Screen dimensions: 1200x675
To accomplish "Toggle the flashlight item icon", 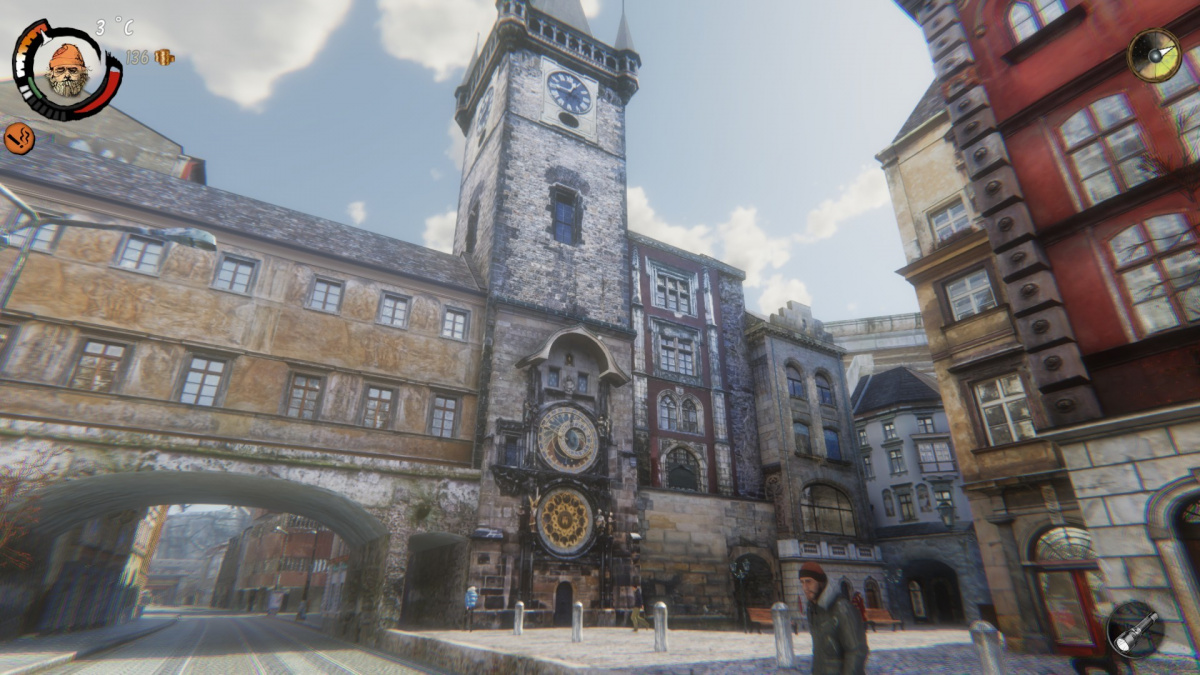I will pos(1135,629).
